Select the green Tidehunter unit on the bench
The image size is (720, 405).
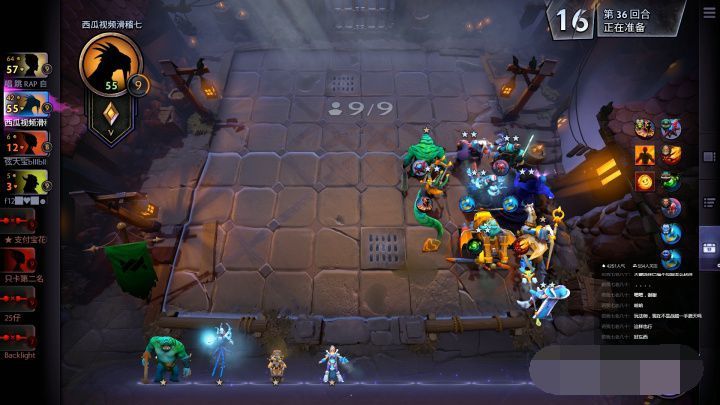tap(164, 358)
